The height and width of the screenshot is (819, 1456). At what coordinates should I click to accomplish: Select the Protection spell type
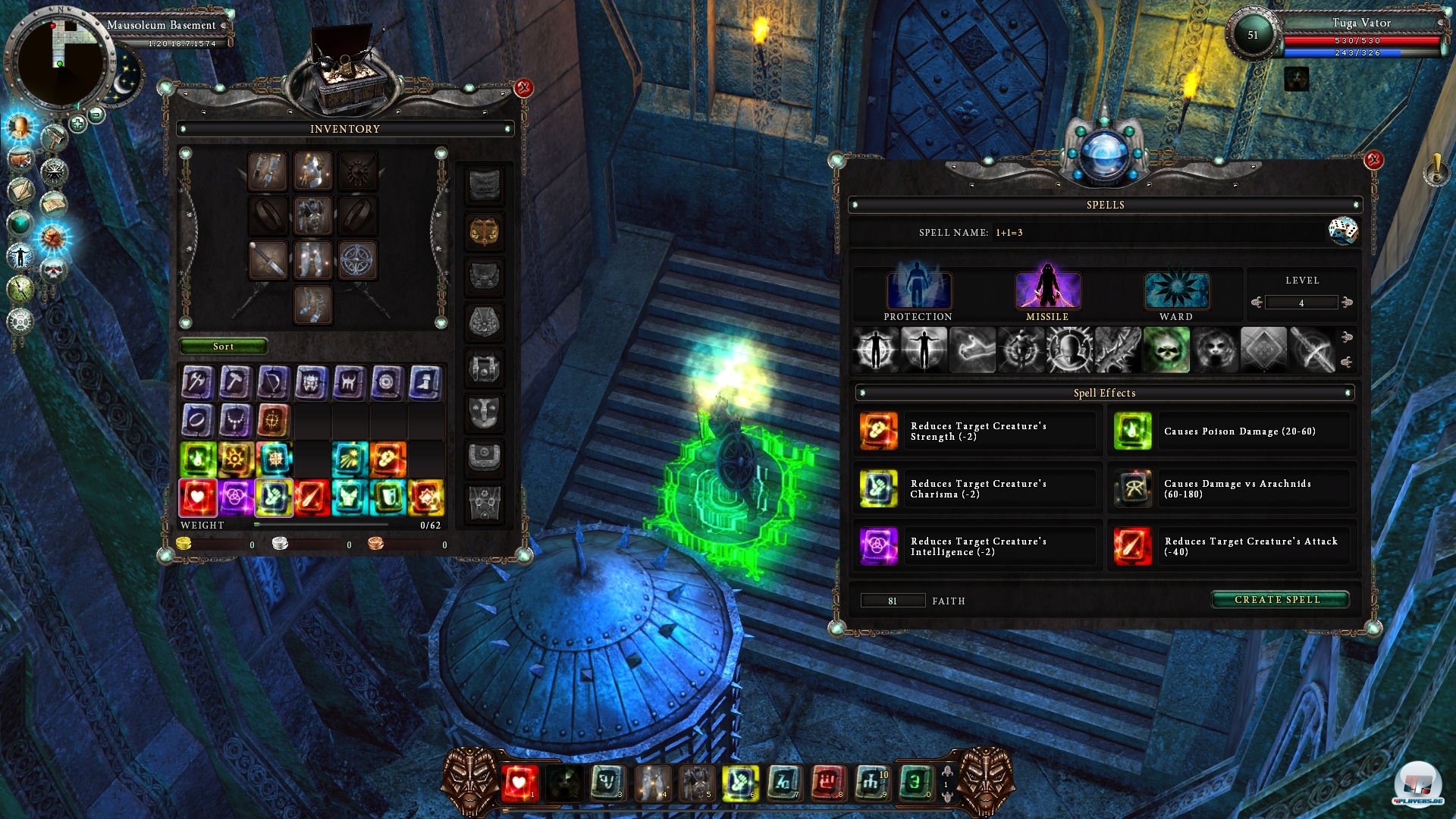coord(918,292)
